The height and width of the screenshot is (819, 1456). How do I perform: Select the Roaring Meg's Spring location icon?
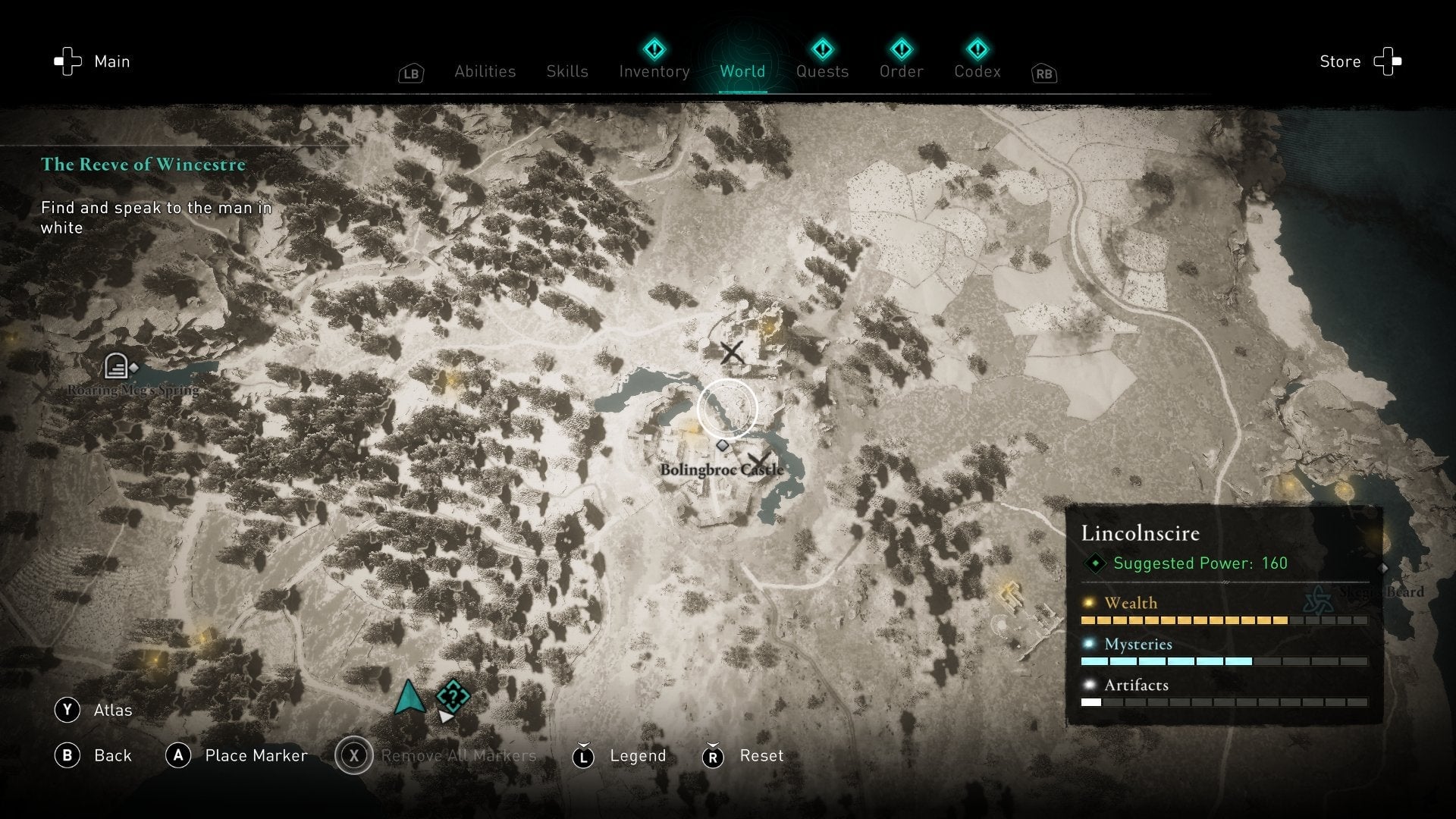click(x=116, y=366)
